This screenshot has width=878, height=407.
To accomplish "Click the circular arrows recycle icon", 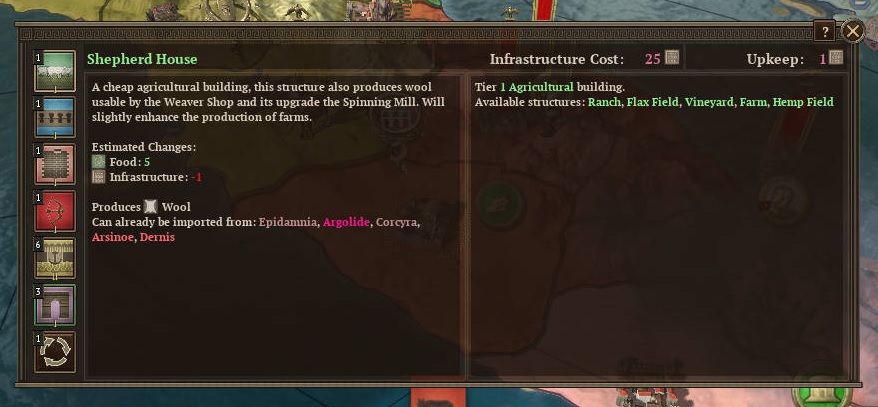I will [55, 352].
